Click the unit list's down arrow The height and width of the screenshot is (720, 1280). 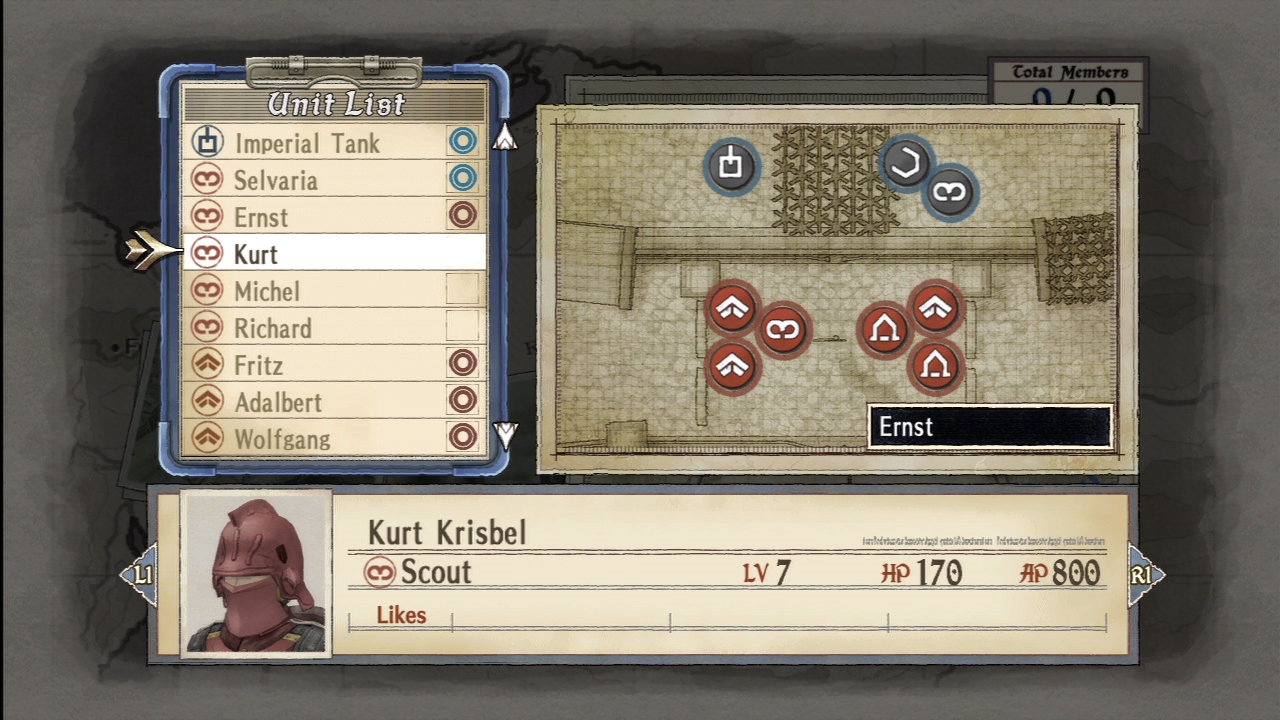click(505, 435)
